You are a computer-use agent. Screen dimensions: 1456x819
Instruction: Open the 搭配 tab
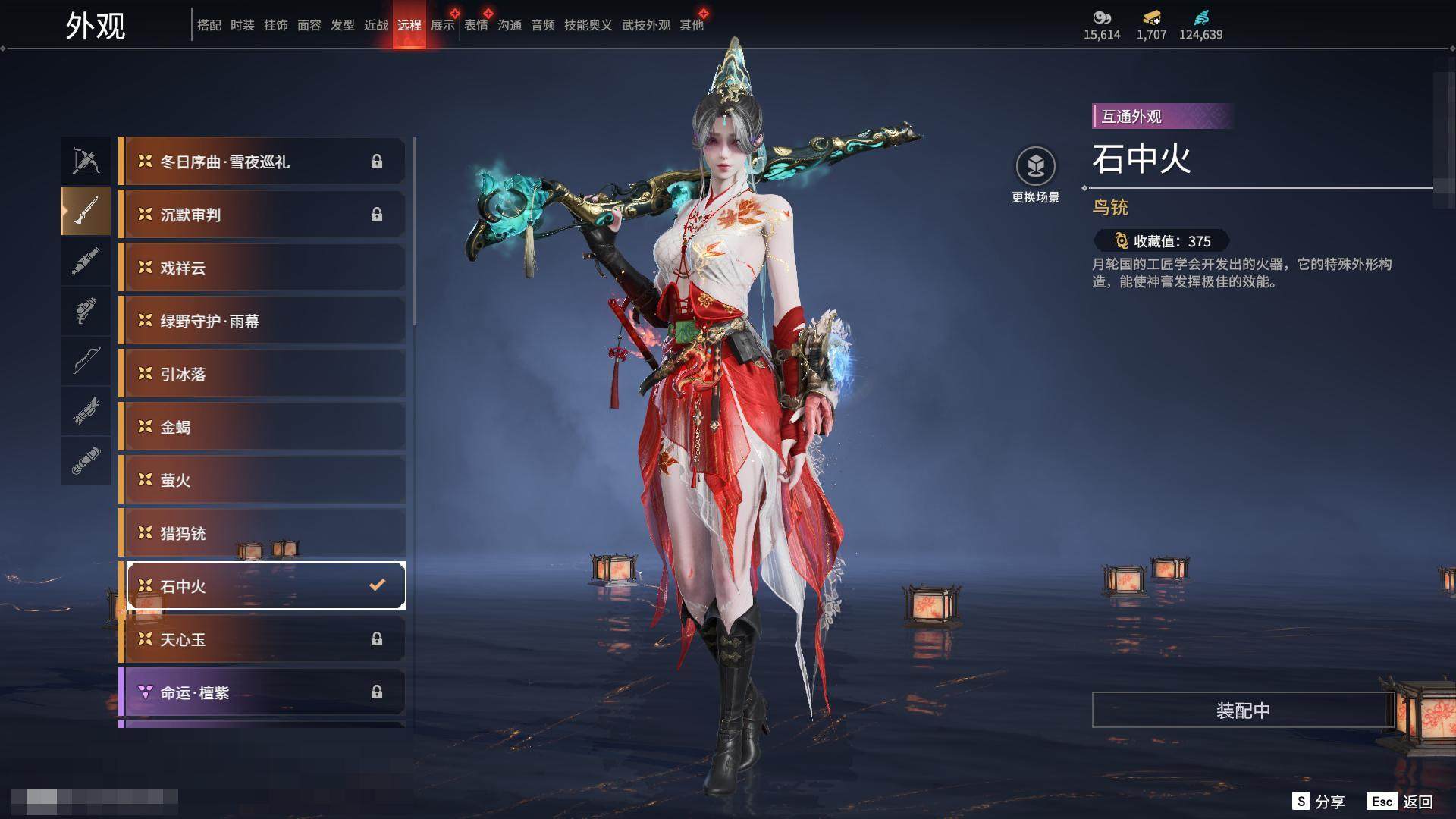tap(209, 25)
